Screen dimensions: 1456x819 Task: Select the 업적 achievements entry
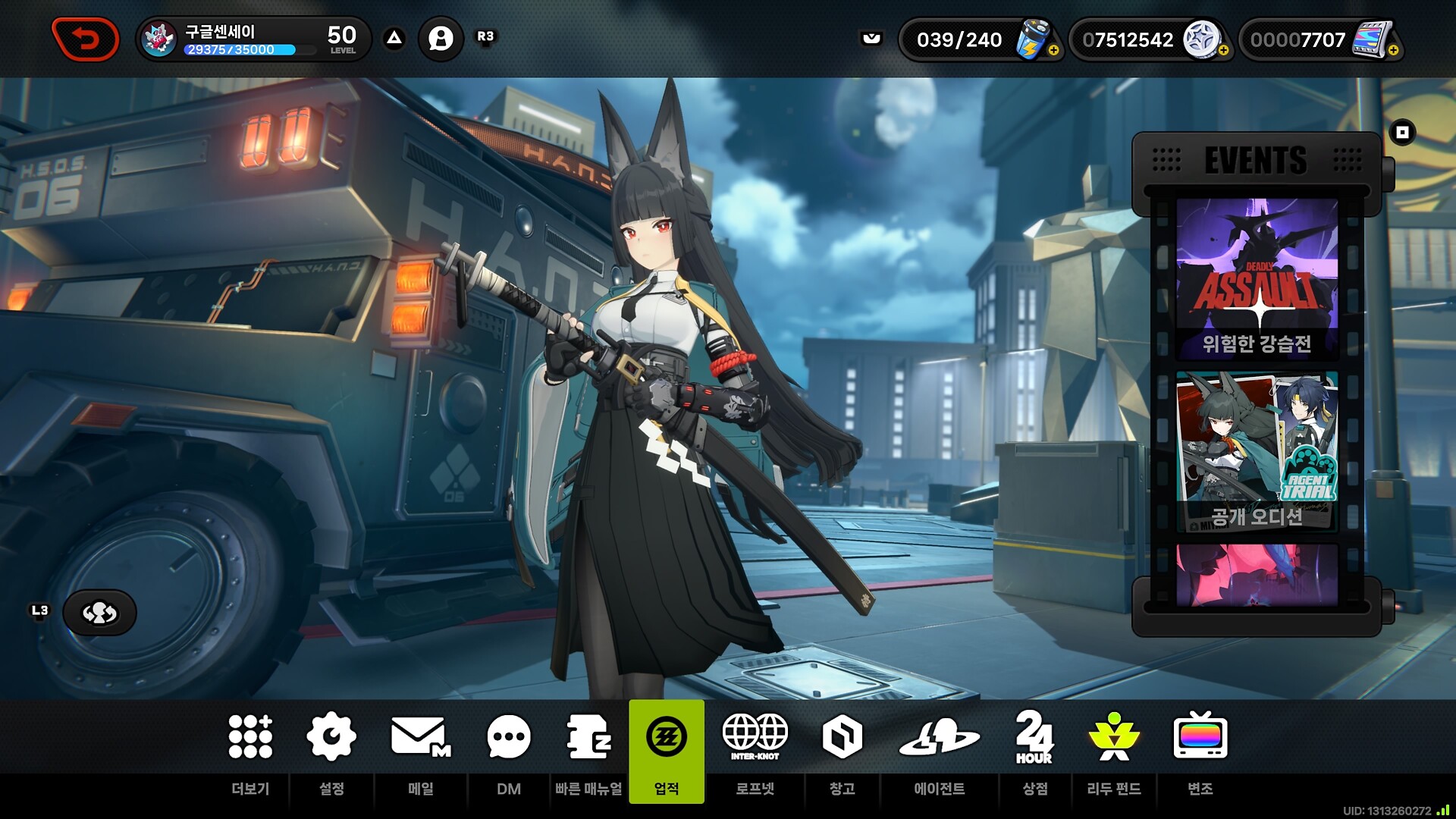coord(667,751)
